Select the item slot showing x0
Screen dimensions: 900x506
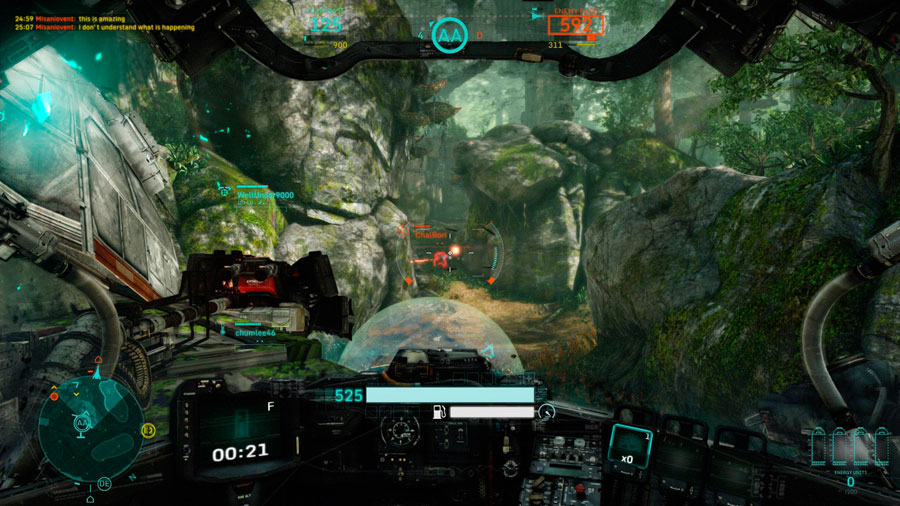[627, 445]
